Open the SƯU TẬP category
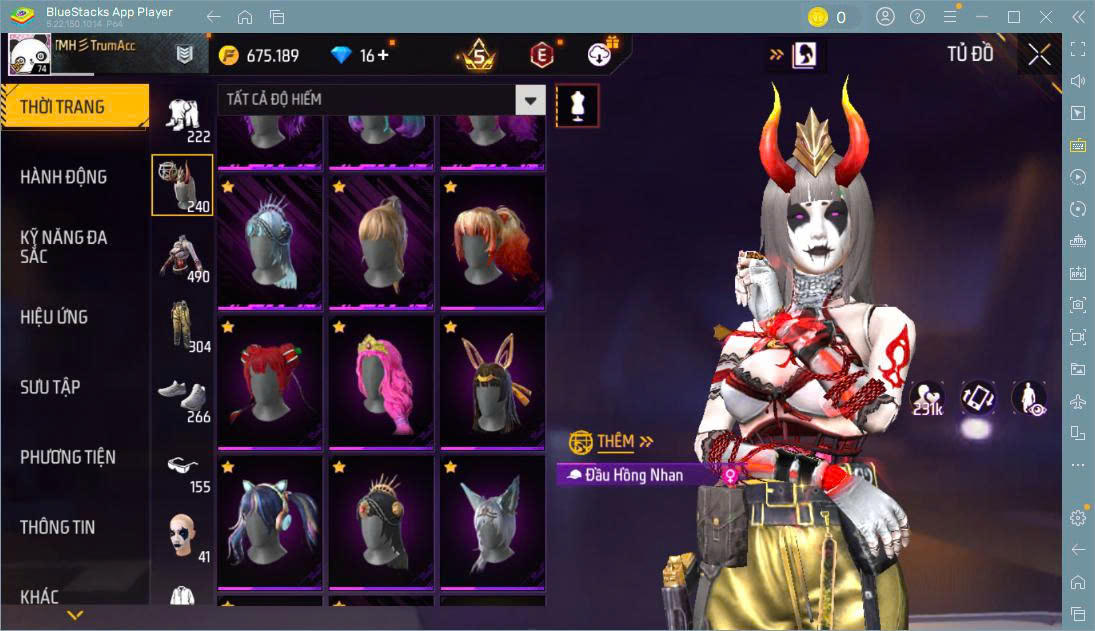1095x631 pixels. (x=50, y=387)
